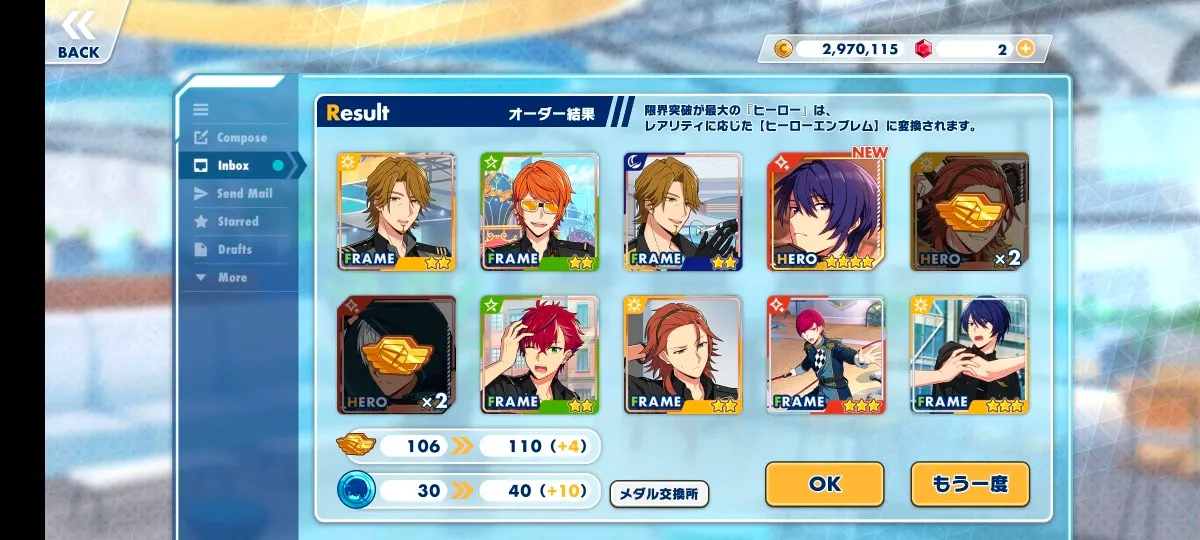Confirm results with the OK button
The width and height of the screenshot is (1200, 540).
tap(824, 484)
